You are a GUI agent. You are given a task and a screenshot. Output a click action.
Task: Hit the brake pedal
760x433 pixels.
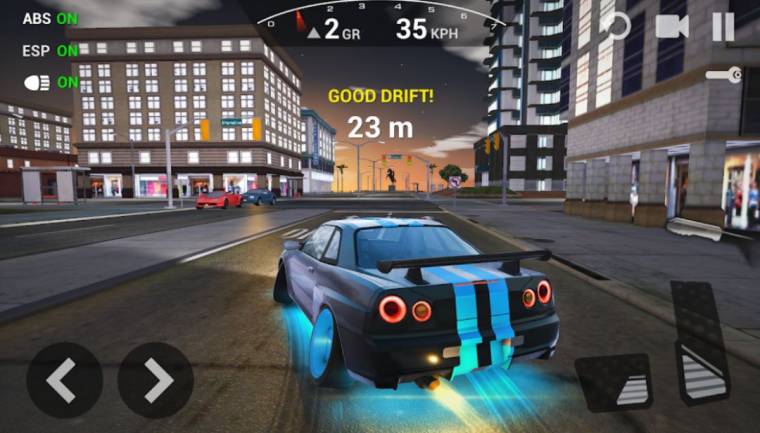613,383
